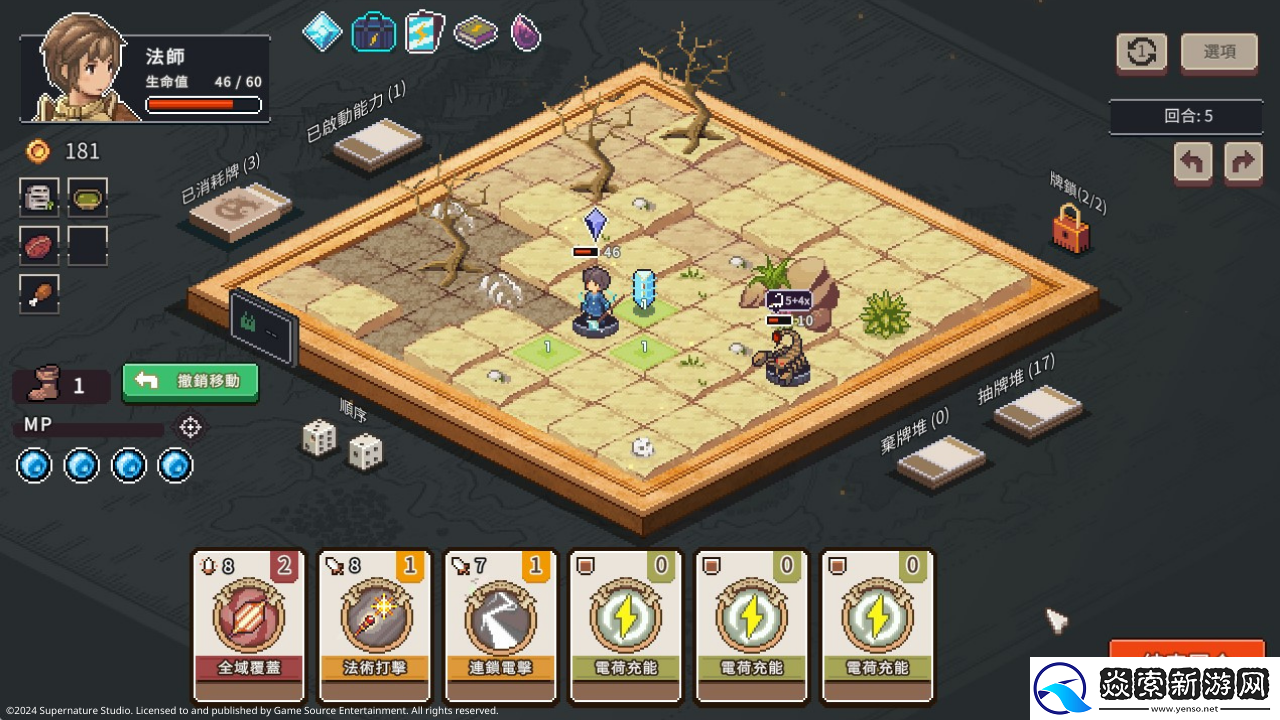Open the 抽牌堆 draw pile
The height and width of the screenshot is (720, 1280).
tap(1037, 410)
